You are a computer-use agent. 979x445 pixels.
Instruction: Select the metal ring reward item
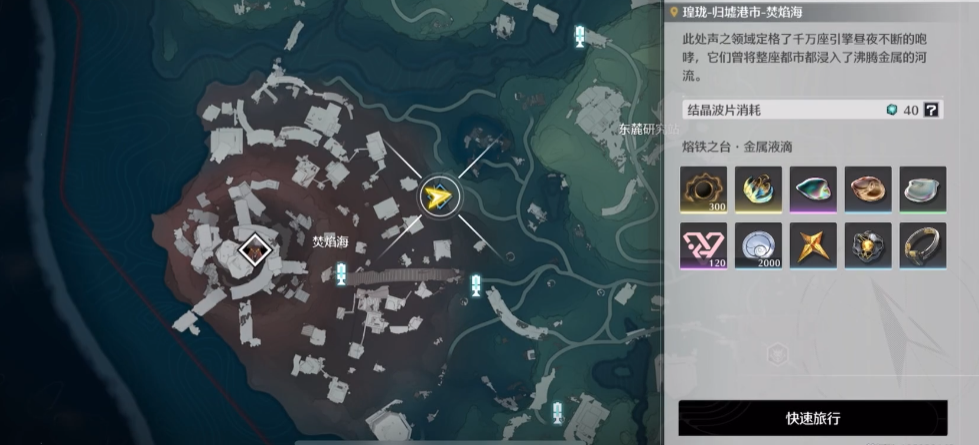click(922, 245)
